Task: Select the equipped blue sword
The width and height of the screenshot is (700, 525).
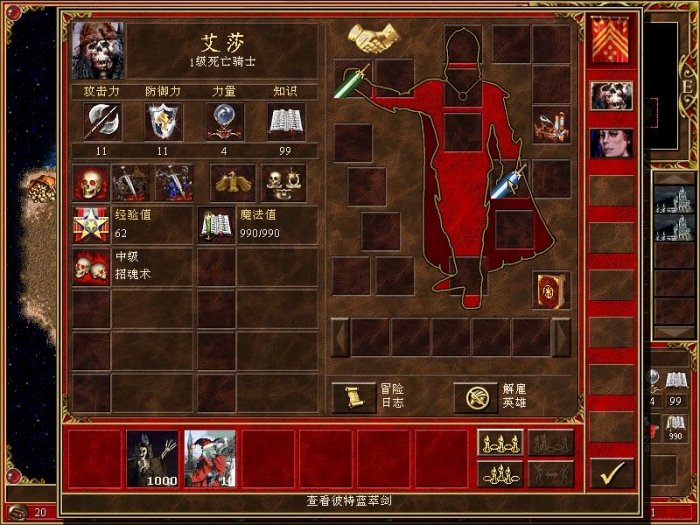Action: (x=509, y=181)
